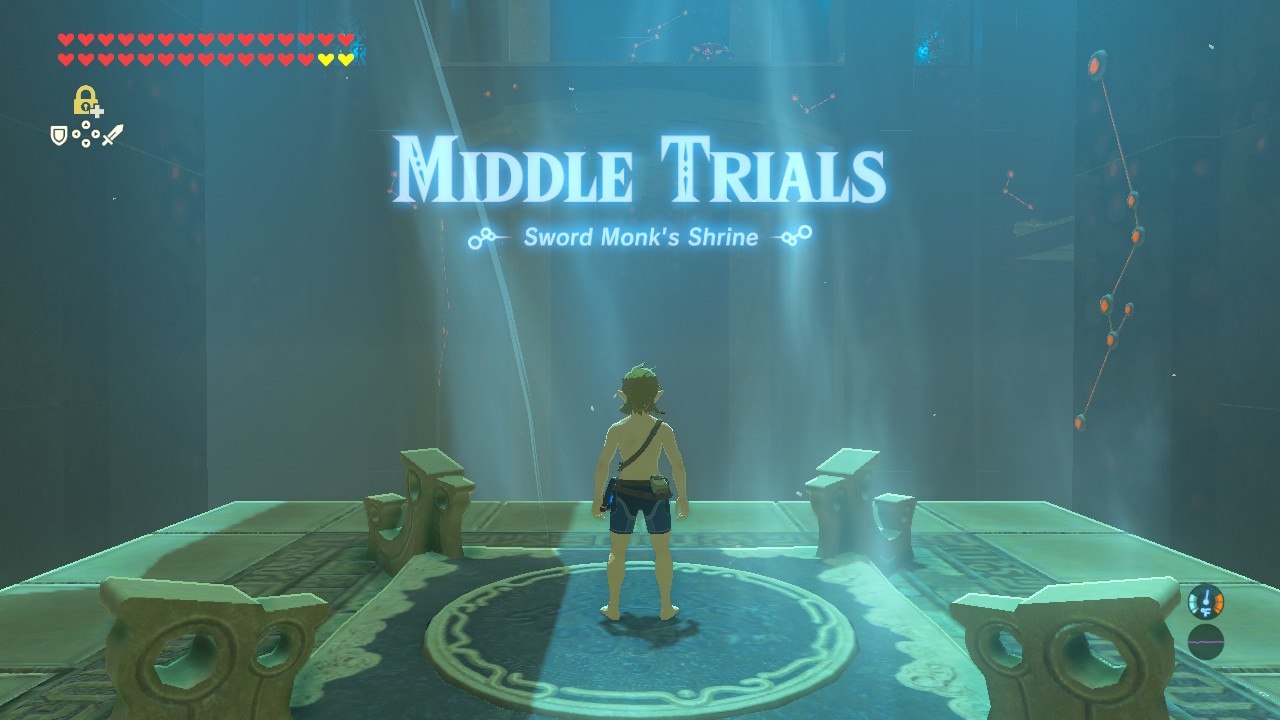Click the last yellow bonus heart
This screenshot has width=1280, height=720.
[x=346, y=61]
